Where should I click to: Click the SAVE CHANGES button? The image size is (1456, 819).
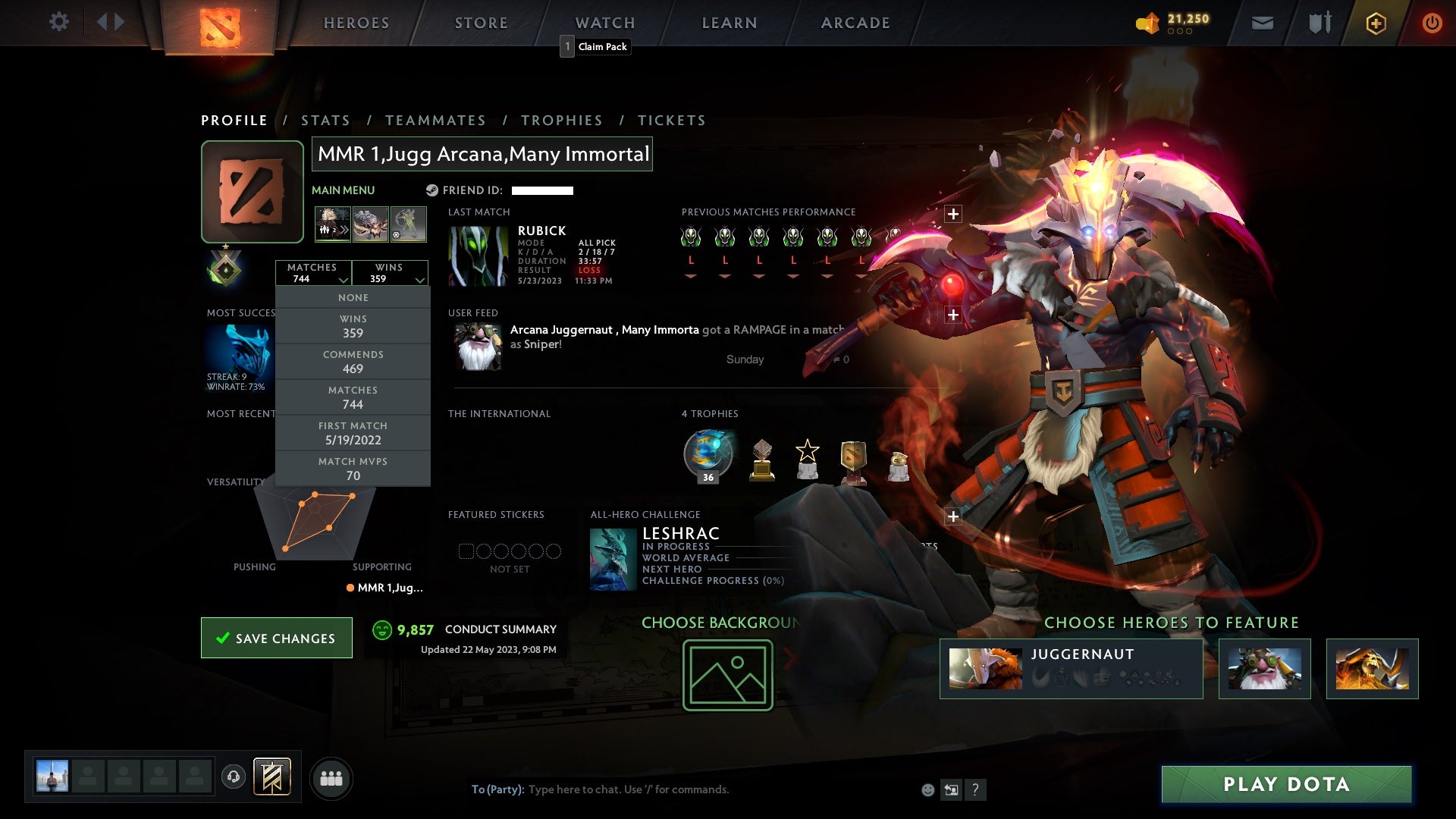coord(276,638)
